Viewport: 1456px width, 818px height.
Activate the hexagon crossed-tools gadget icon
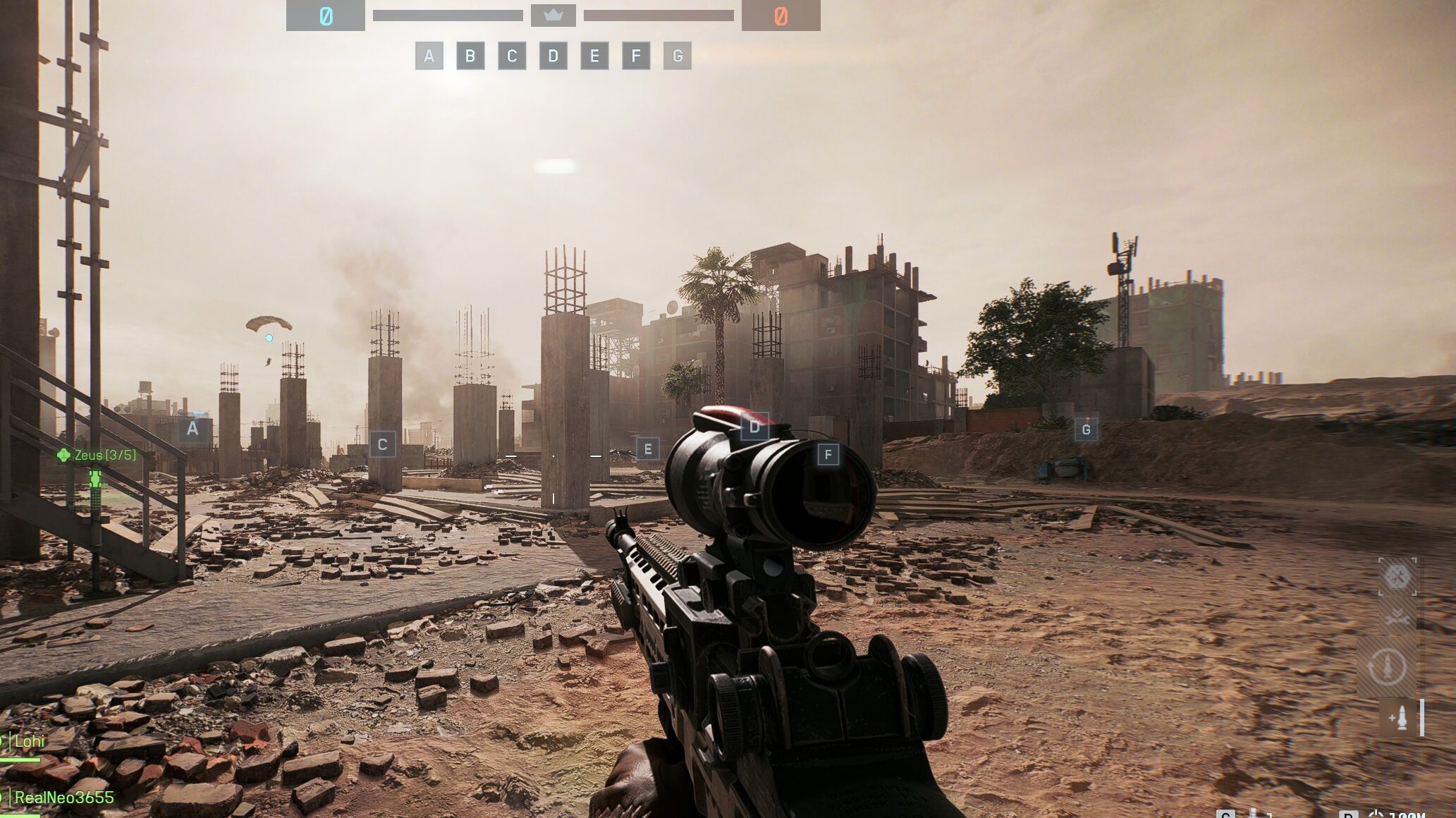[1397, 577]
